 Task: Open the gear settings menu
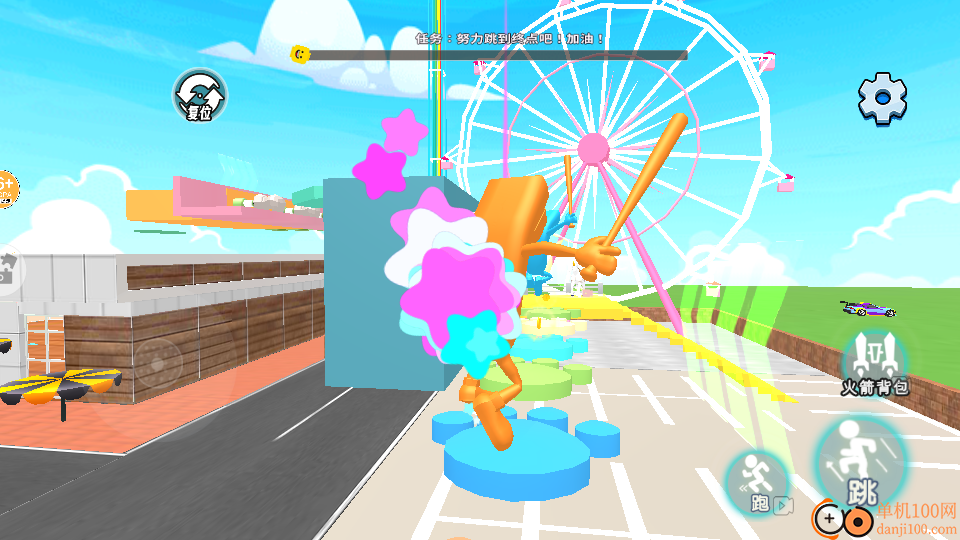(x=882, y=98)
